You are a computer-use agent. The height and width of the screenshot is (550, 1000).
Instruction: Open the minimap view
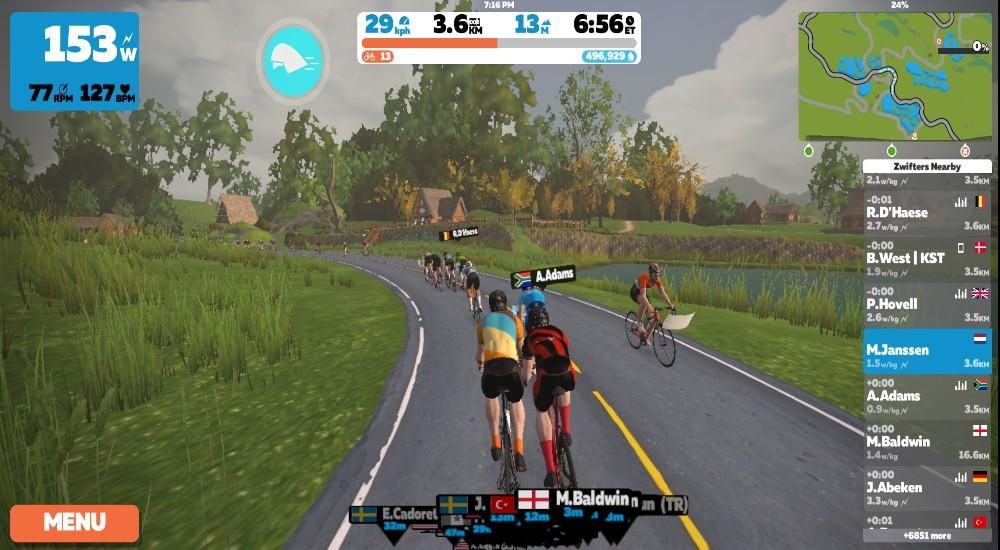[895, 76]
